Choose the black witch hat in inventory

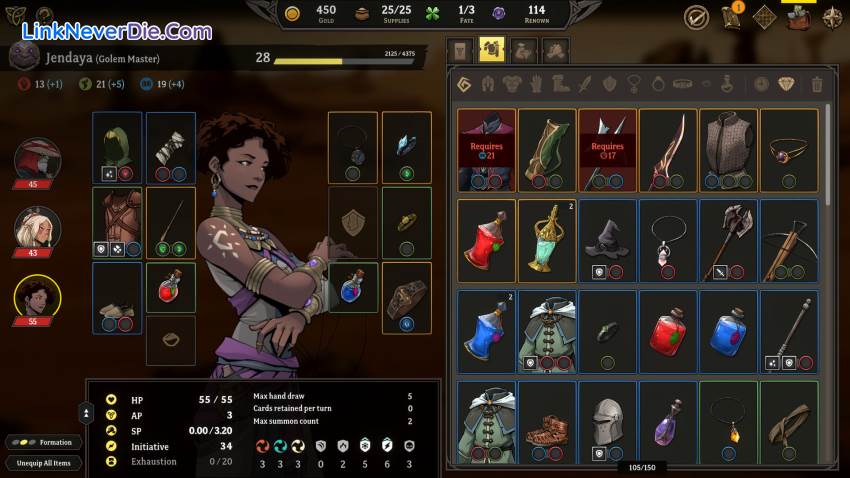click(x=607, y=240)
